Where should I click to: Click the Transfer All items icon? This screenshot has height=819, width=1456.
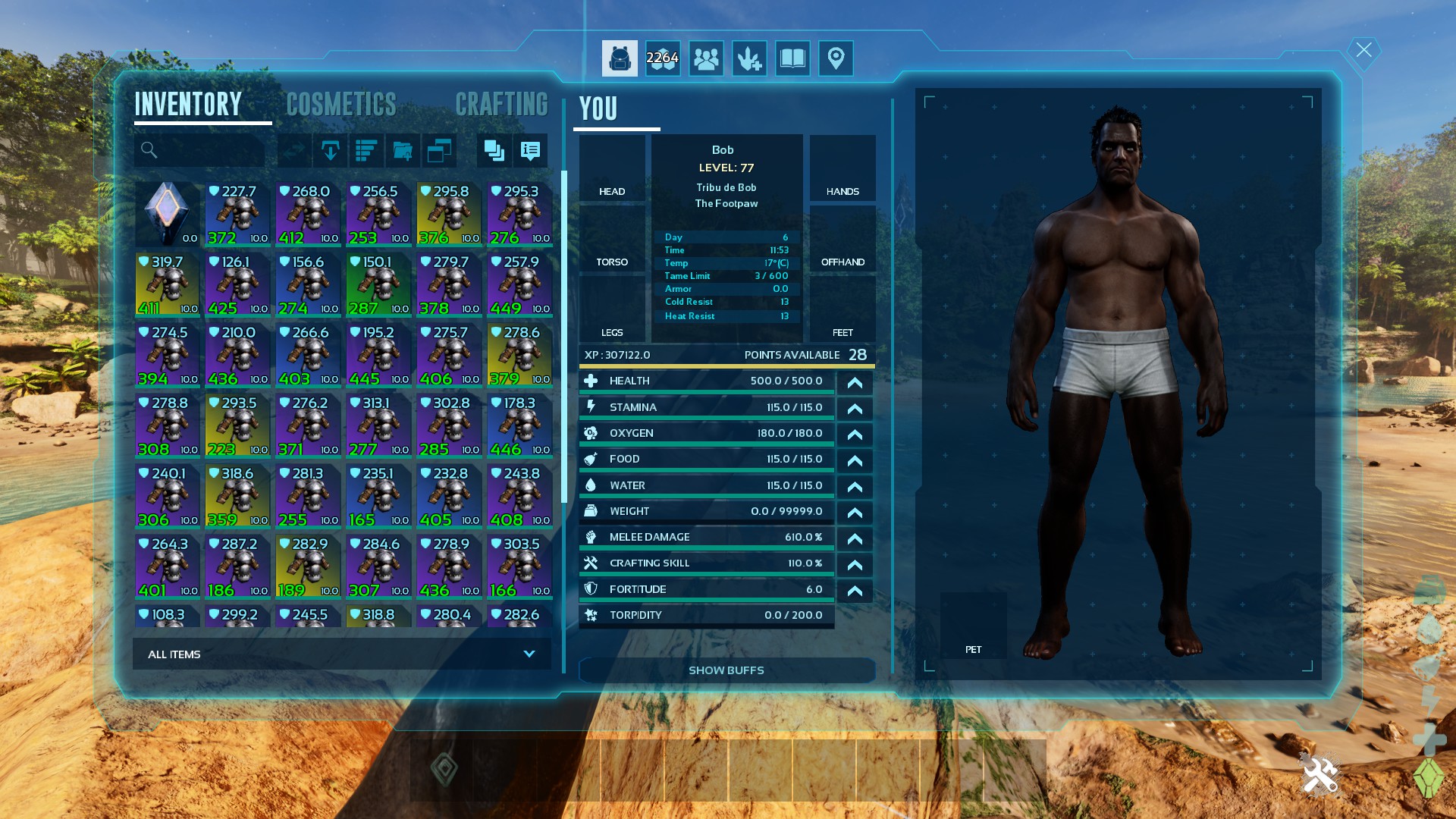coord(330,151)
